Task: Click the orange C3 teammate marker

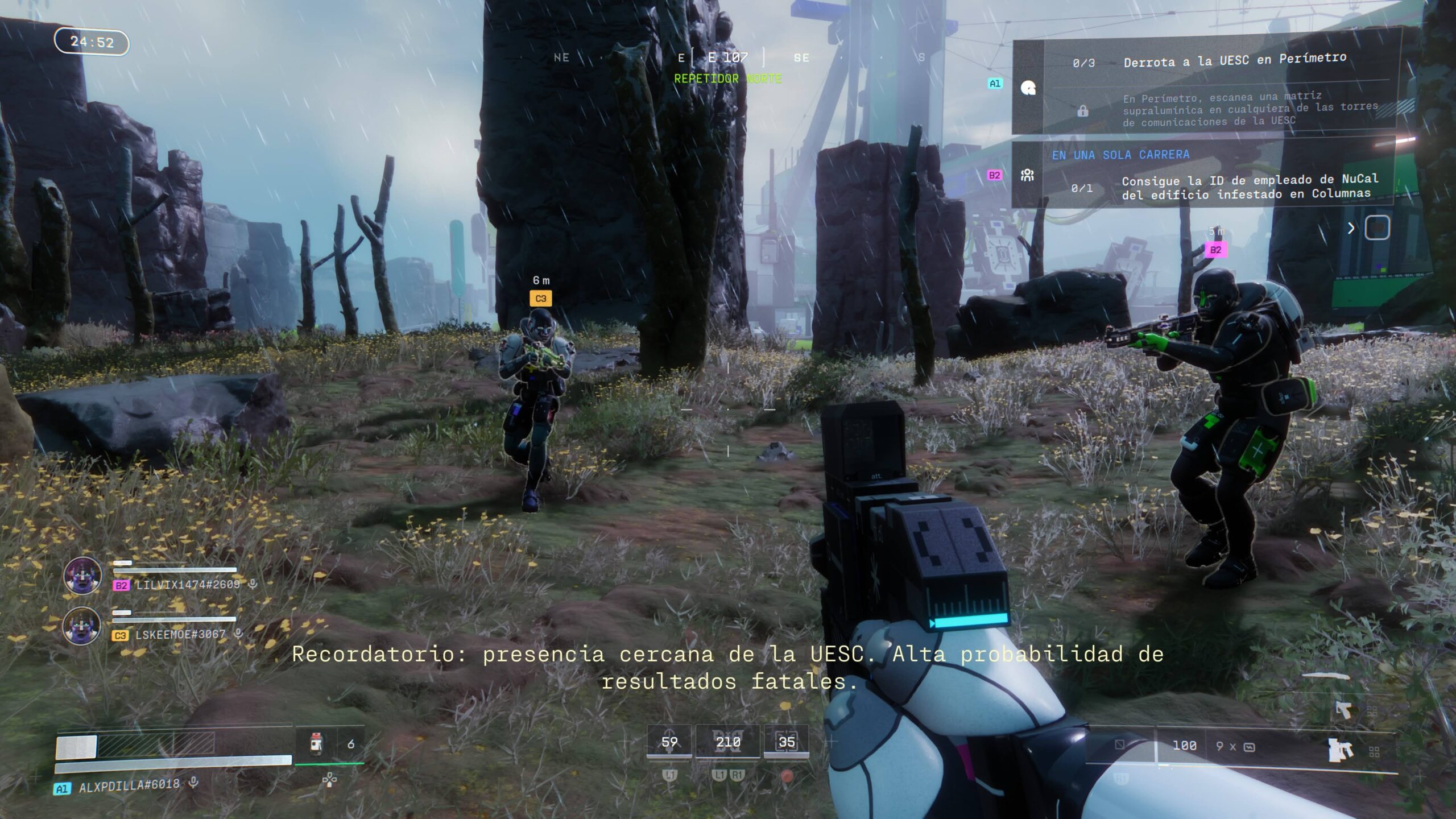Action: click(x=540, y=299)
